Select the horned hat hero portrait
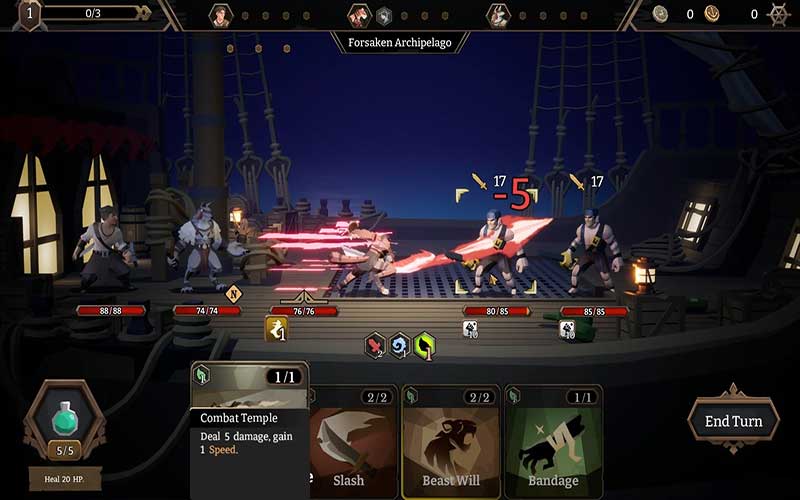Image resolution: width=800 pixels, height=500 pixels. 497,15
